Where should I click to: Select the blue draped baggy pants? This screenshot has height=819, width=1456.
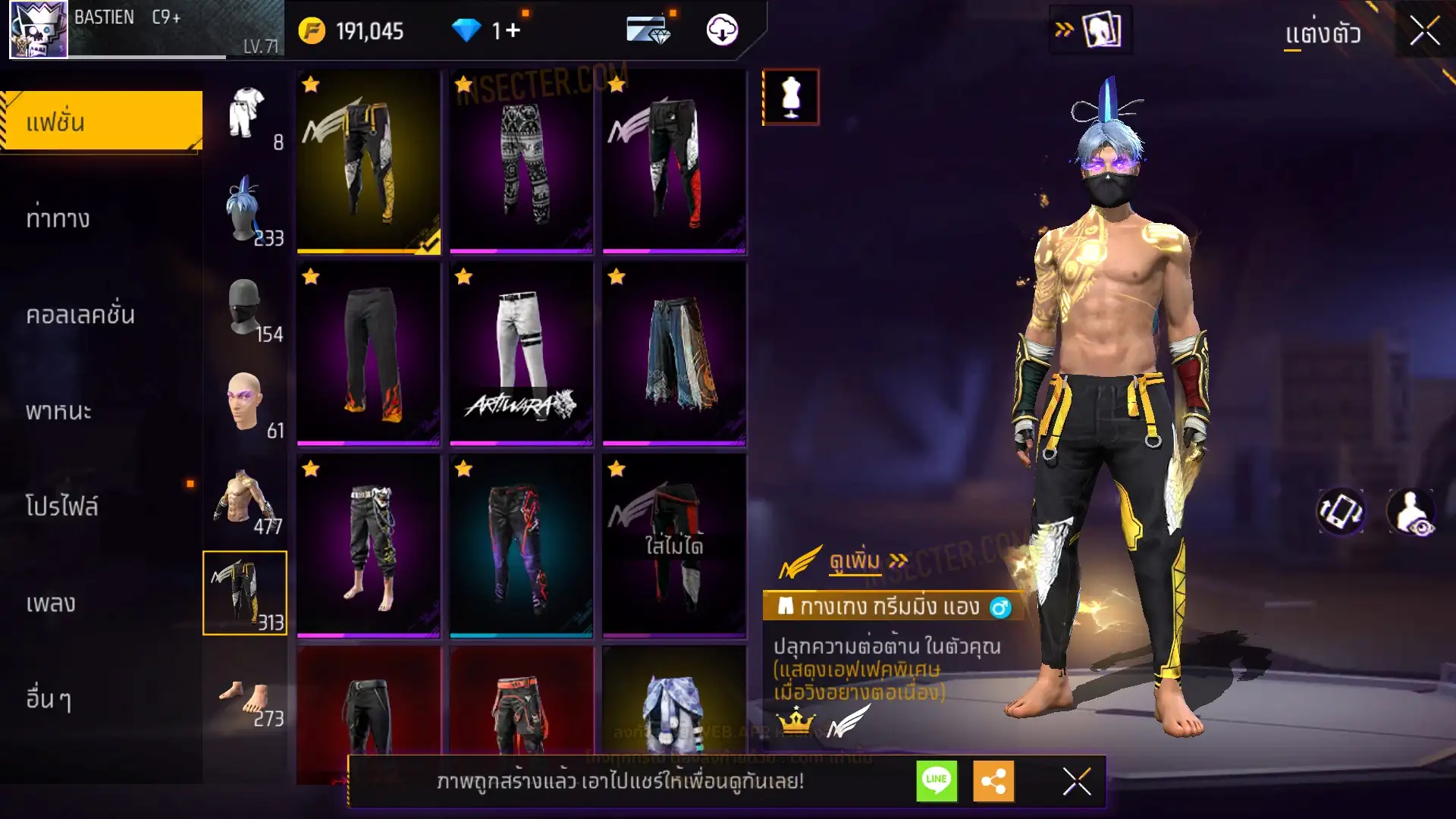click(x=674, y=353)
